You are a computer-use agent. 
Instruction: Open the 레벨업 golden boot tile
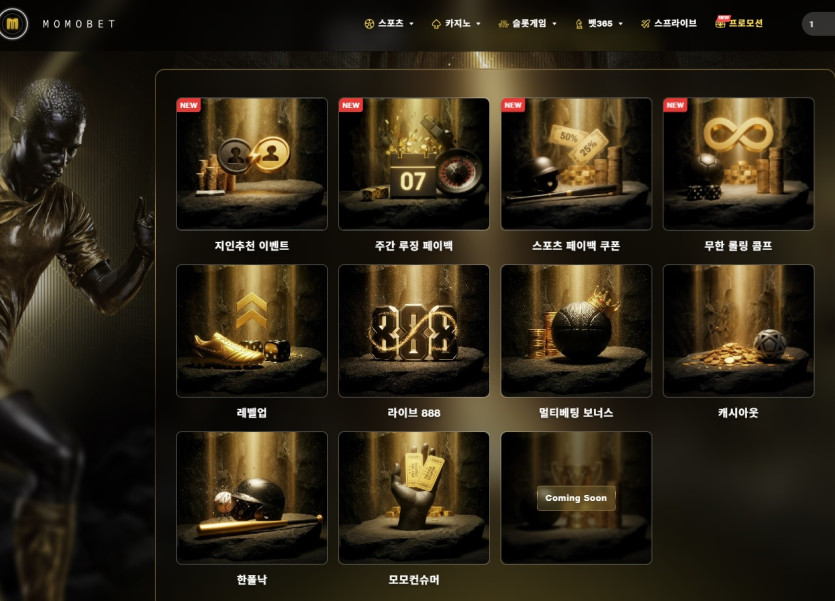pyautogui.click(x=252, y=331)
